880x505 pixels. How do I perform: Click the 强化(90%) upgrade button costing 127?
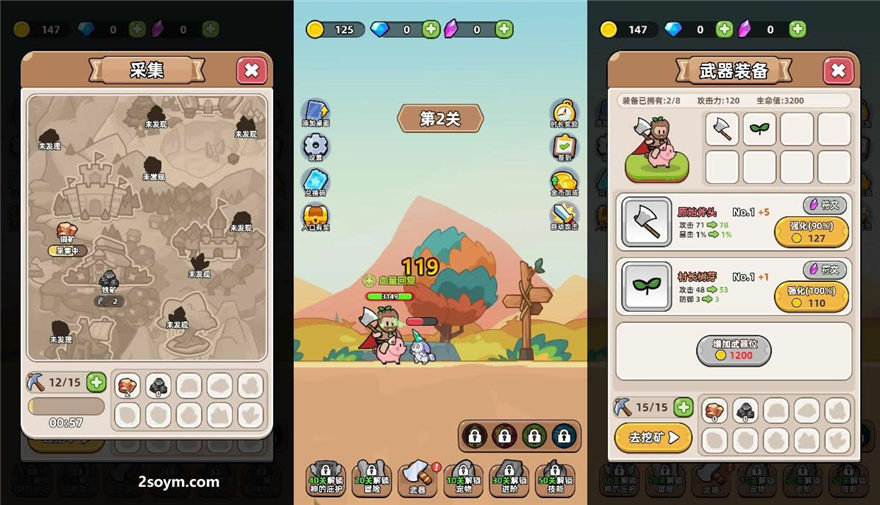811,232
